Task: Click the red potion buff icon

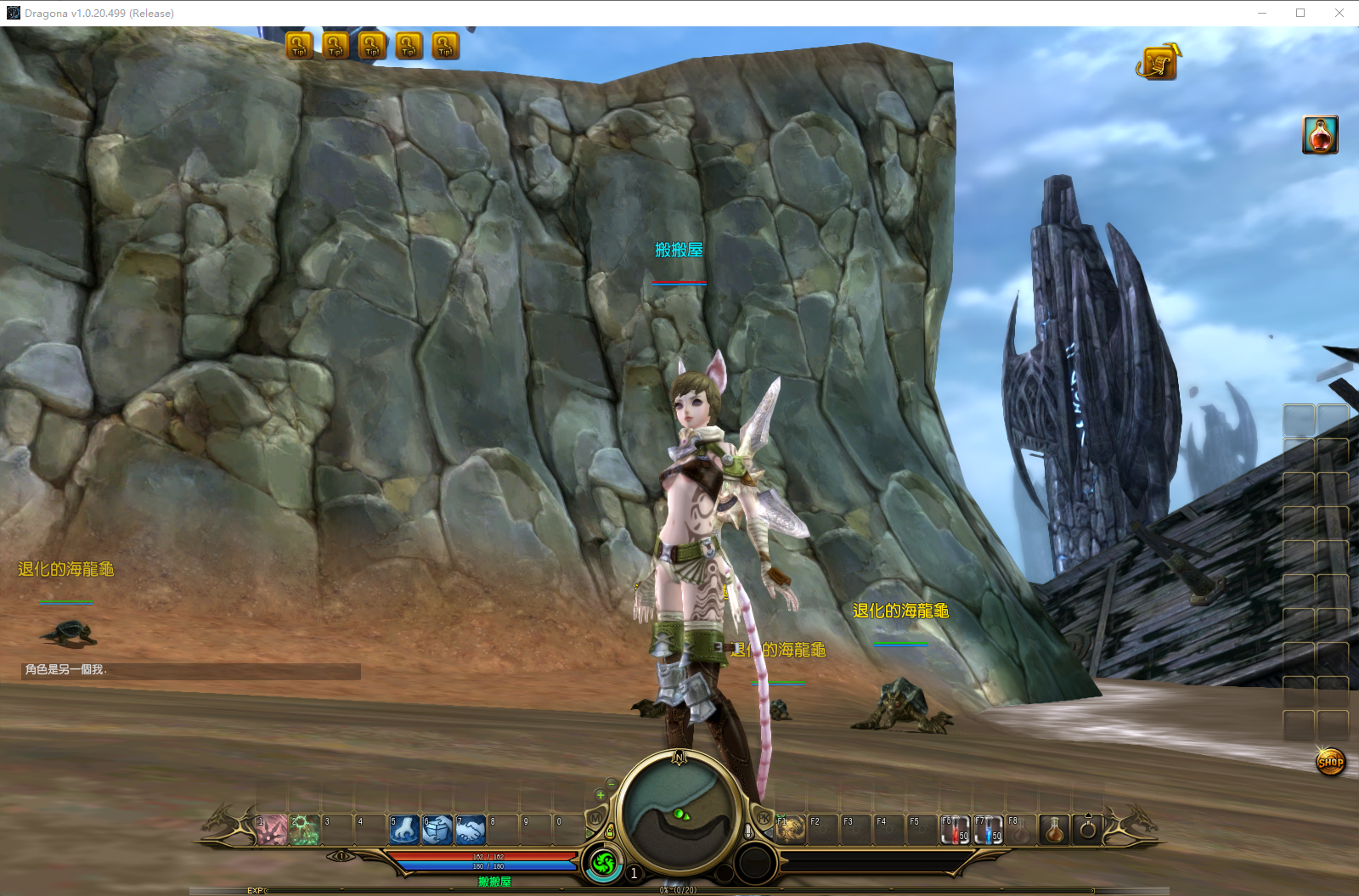Action: click(x=1320, y=135)
